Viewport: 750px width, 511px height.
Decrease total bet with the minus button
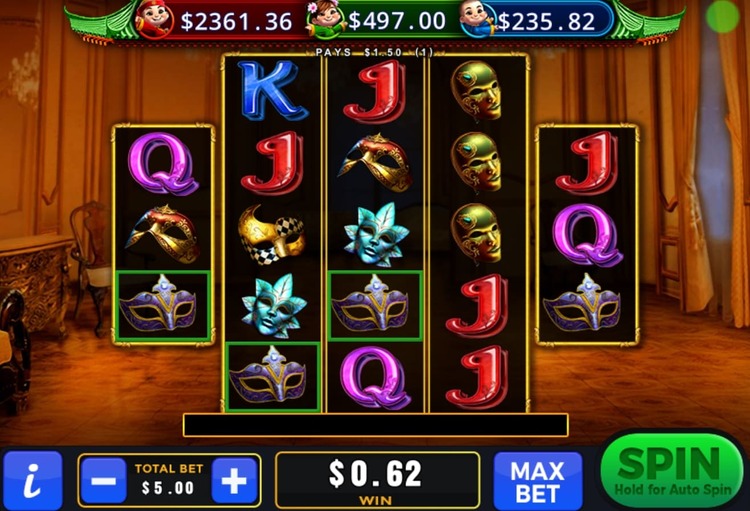(103, 481)
